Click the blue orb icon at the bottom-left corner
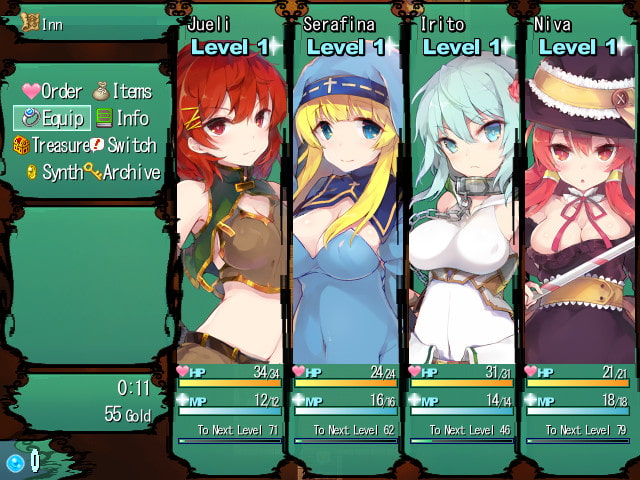The height and width of the screenshot is (480, 640). [16, 462]
